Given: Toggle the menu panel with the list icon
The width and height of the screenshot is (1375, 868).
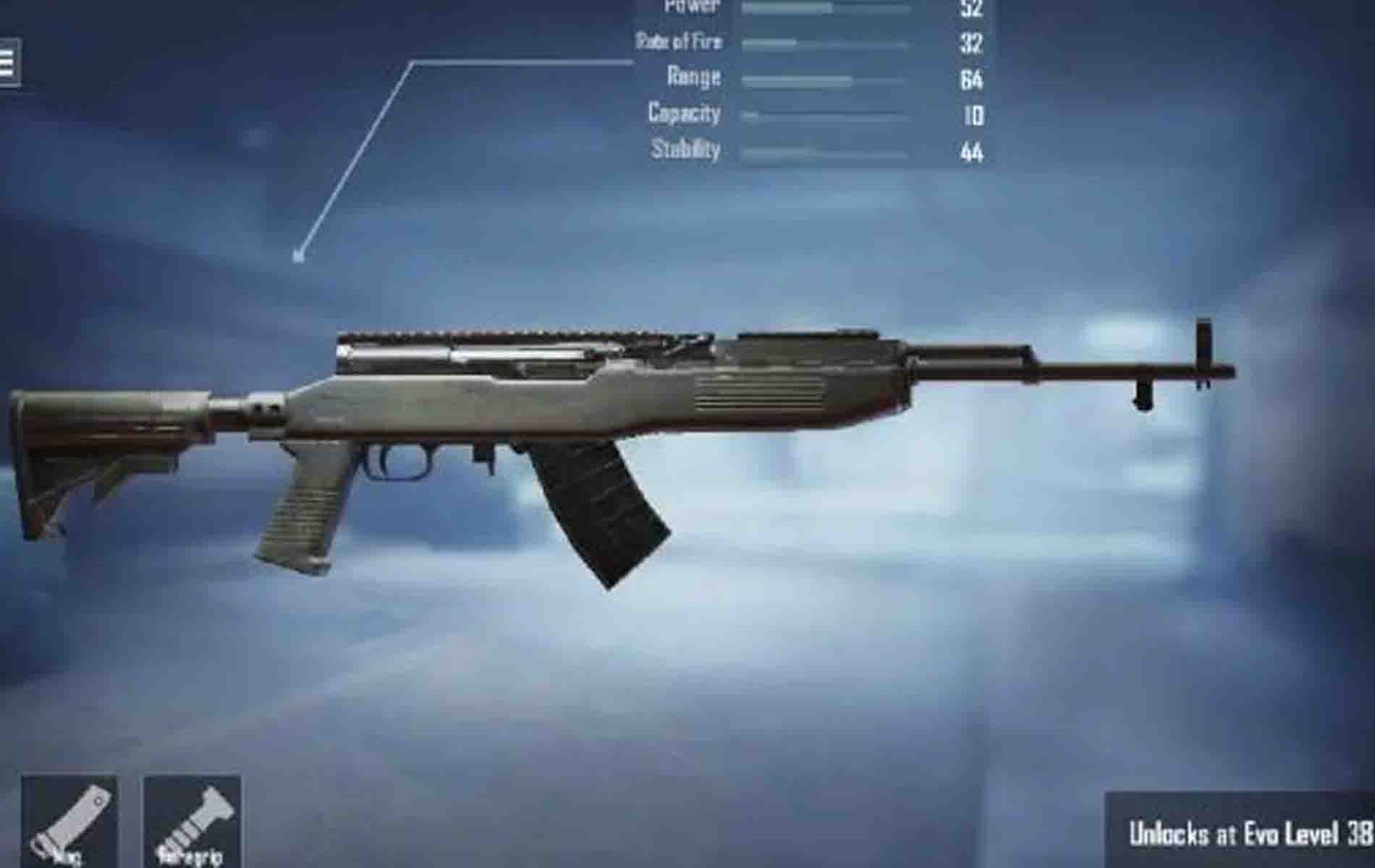Looking at the screenshot, I should (x=7, y=61).
